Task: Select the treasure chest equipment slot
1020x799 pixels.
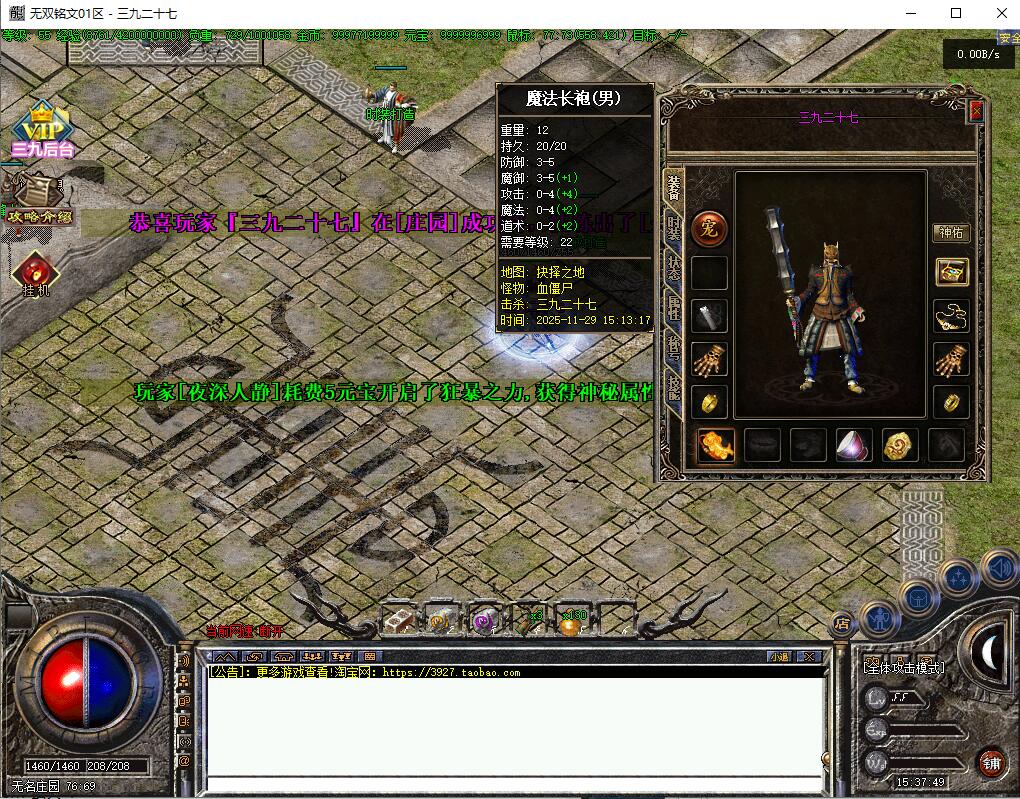Action: click(951, 272)
